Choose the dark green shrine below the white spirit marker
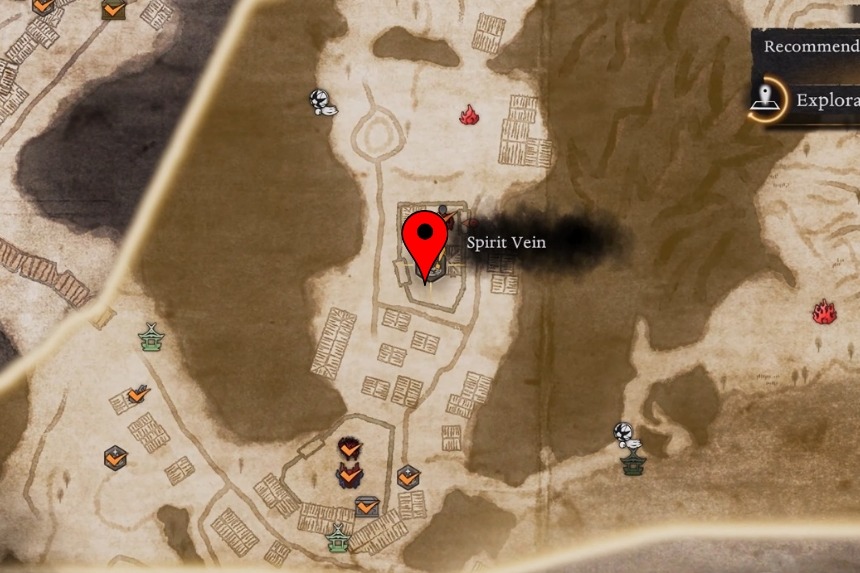Image resolution: width=860 pixels, height=573 pixels. [x=632, y=463]
